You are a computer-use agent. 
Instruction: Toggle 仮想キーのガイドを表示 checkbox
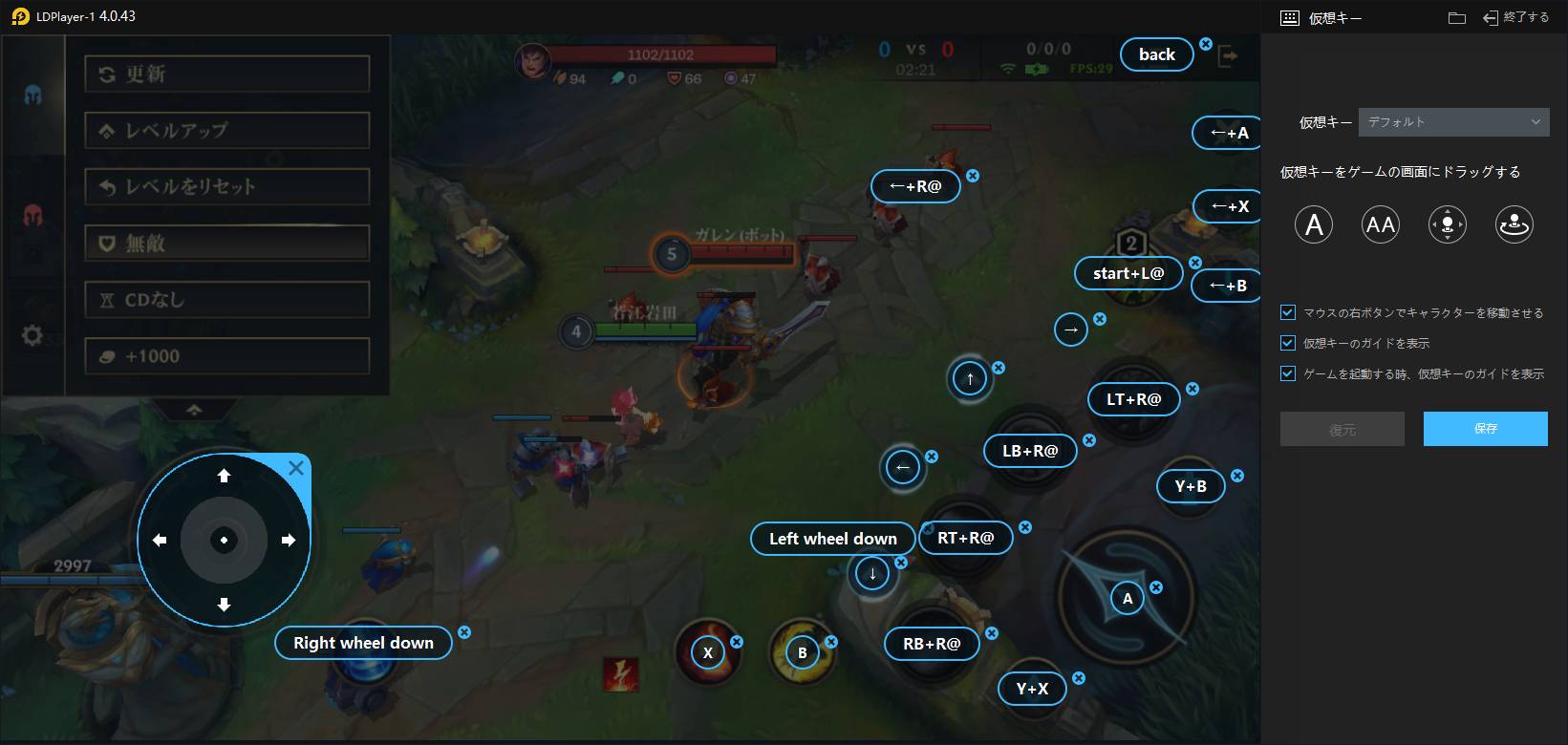point(1288,343)
